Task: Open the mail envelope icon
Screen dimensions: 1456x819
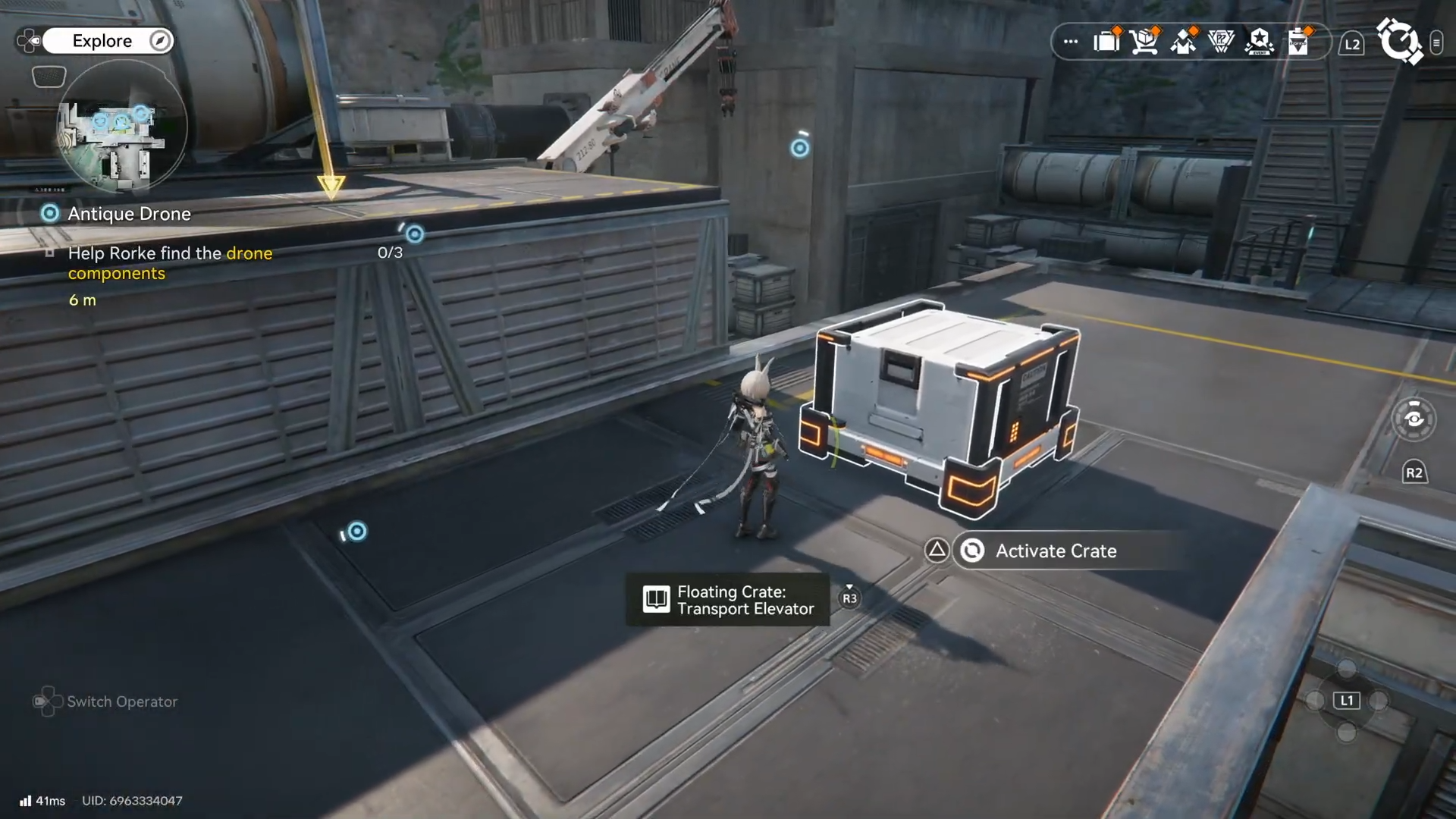Action: coord(1183,42)
